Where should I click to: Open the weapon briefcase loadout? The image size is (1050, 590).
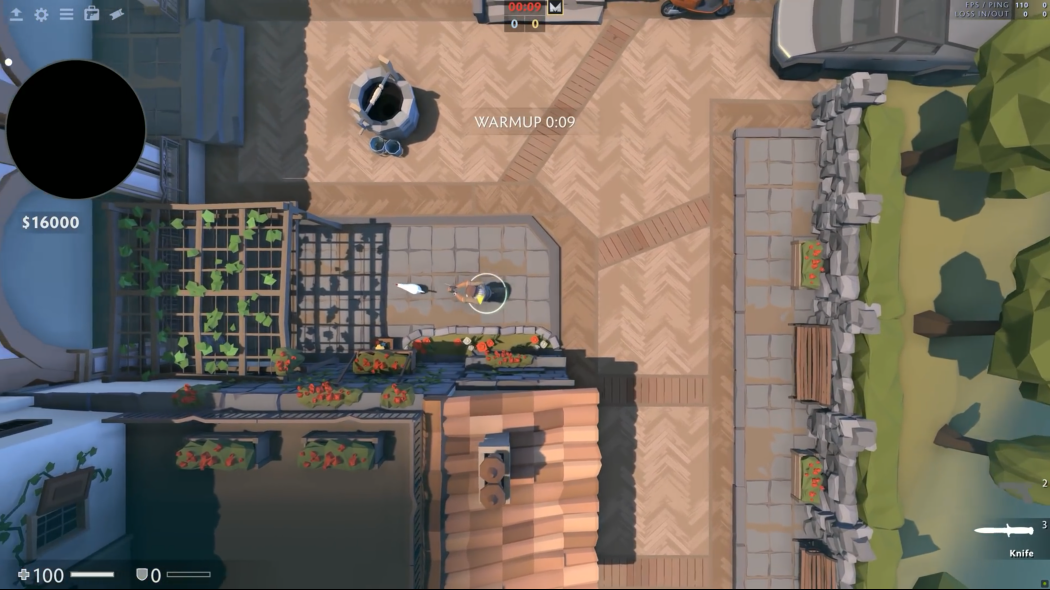(92, 14)
